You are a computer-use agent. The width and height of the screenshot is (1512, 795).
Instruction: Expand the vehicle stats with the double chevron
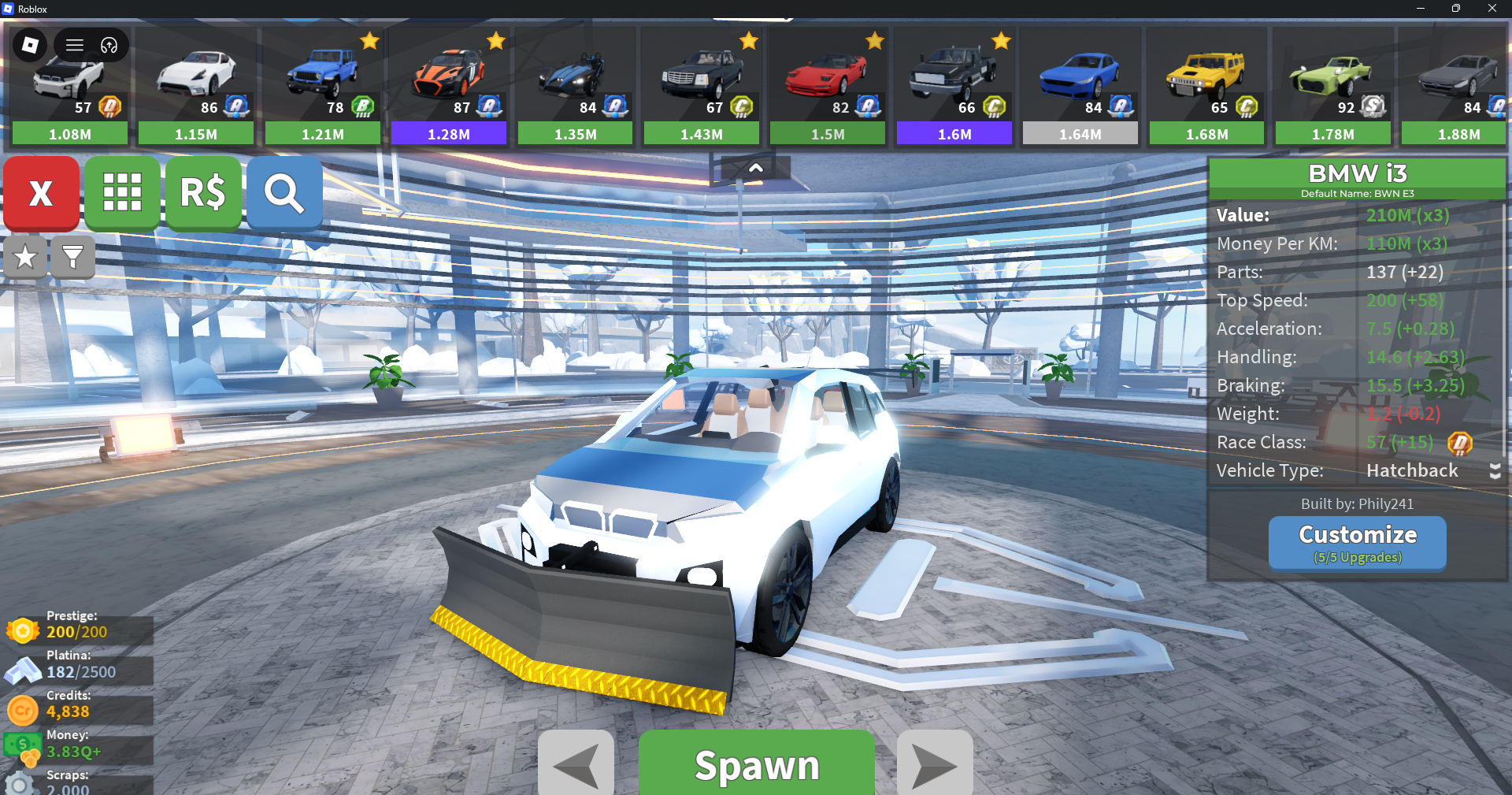(1495, 471)
